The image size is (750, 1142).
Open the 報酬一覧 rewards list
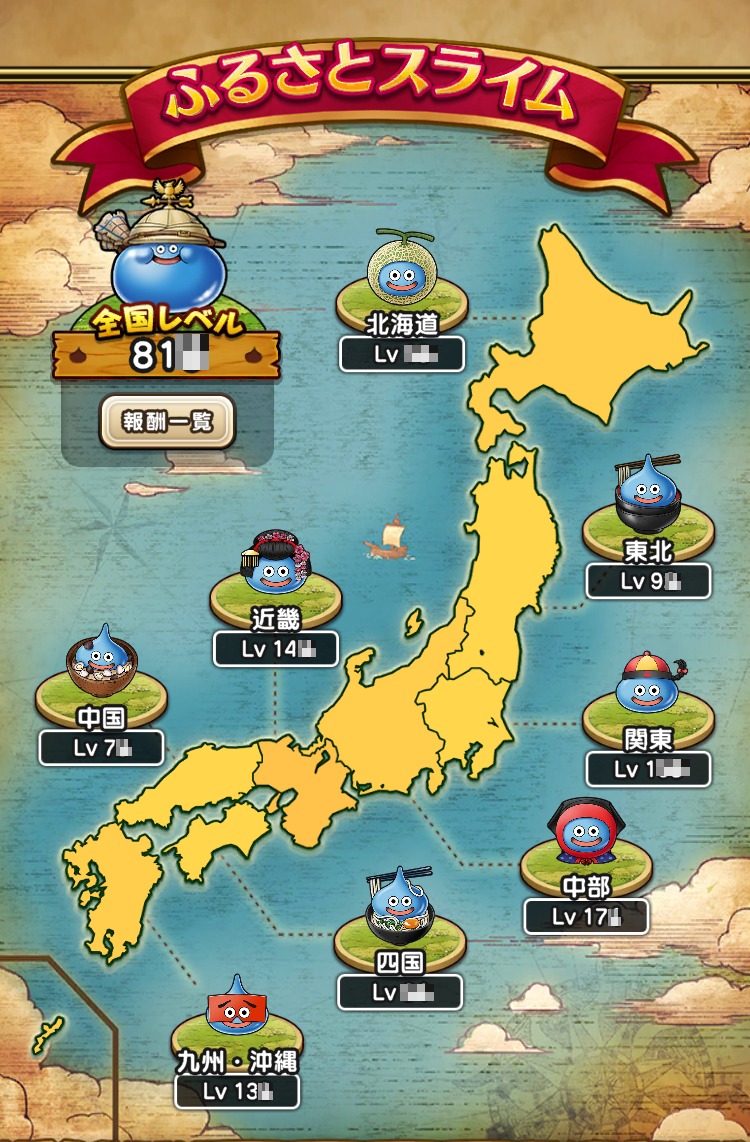[x=167, y=421]
